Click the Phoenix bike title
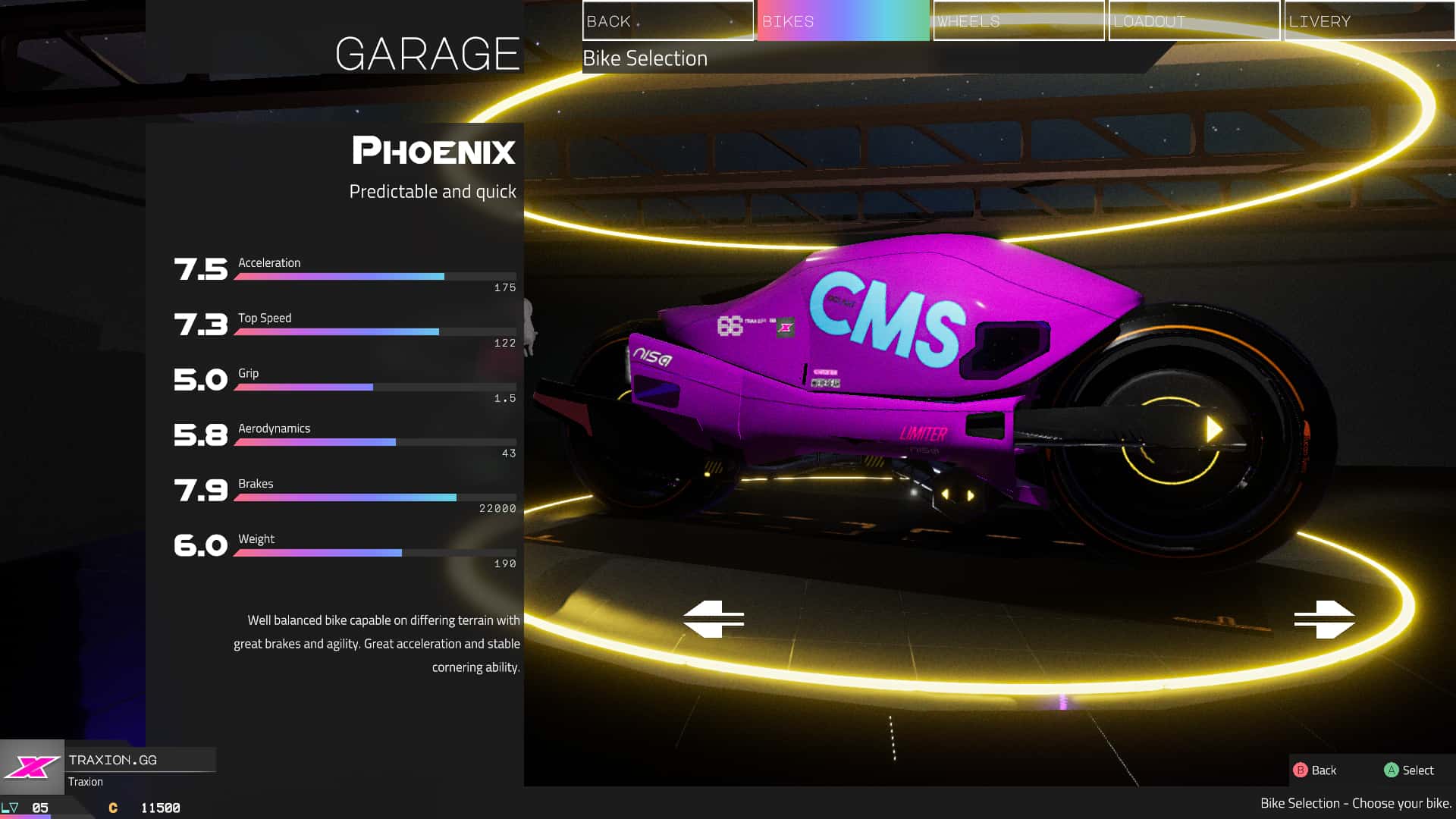Image resolution: width=1456 pixels, height=819 pixels. pos(434,152)
